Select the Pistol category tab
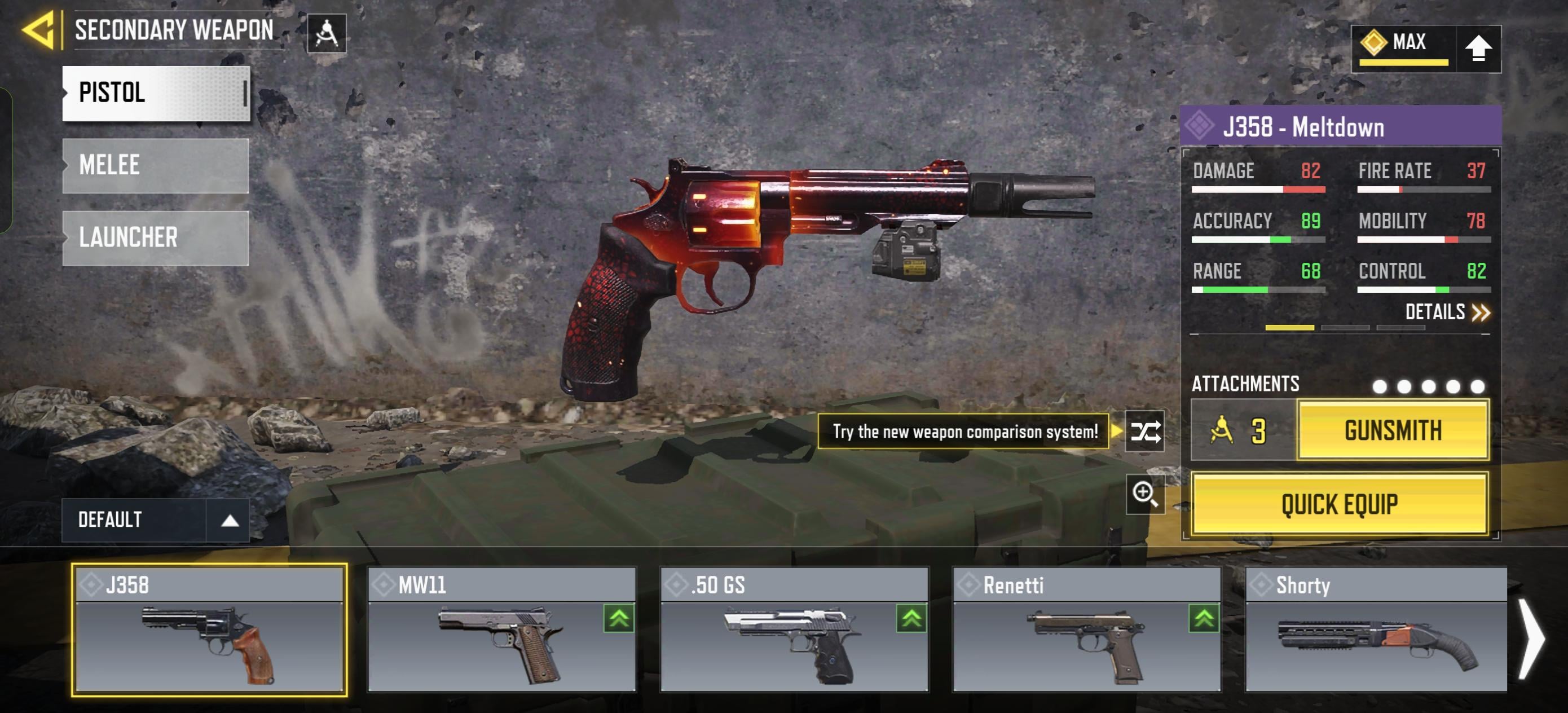This screenshot has width=1568, height=713. coord(156,93)
